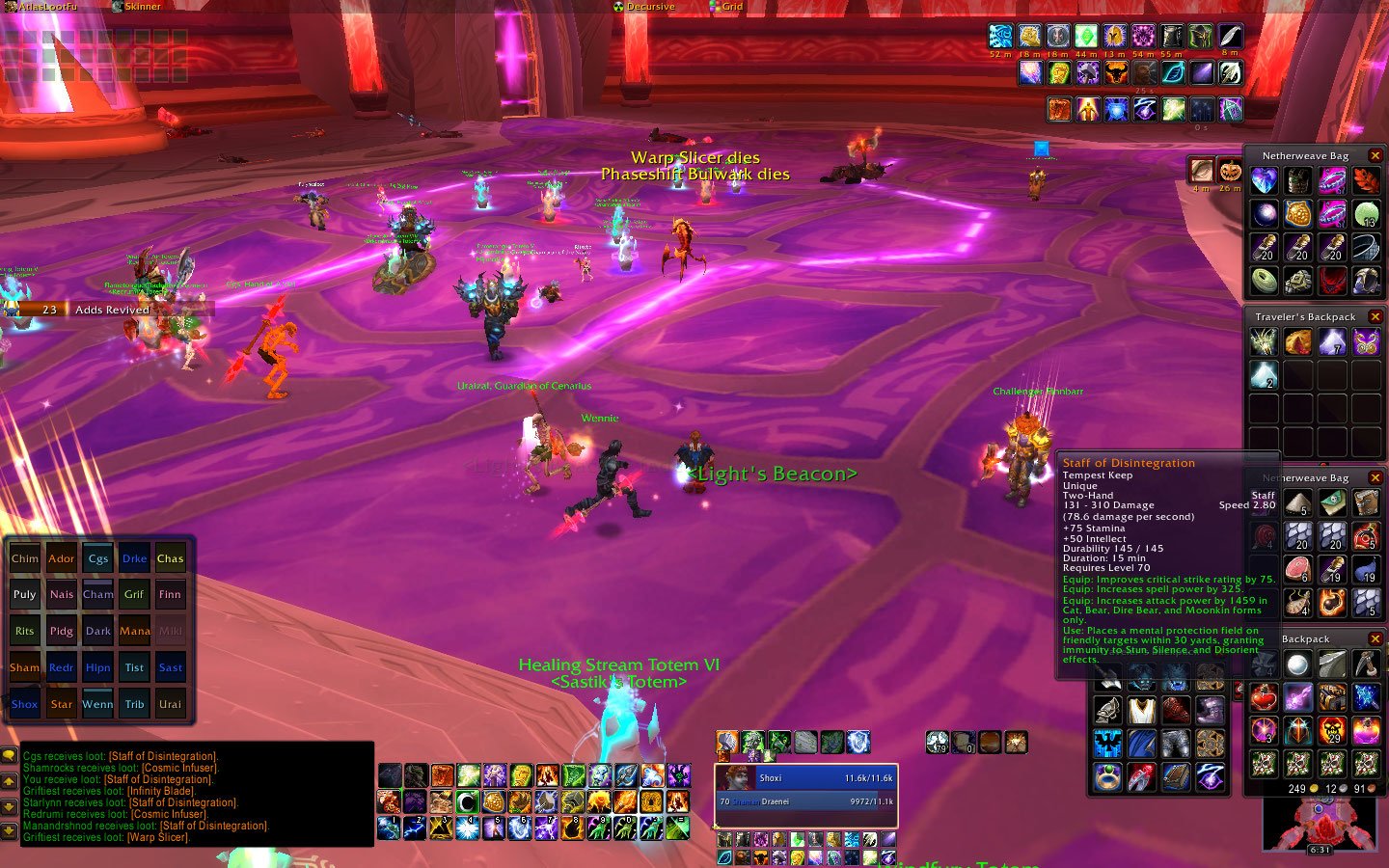Screen dimensions: 1389x868
Task: Select the blue heart gem in Netherweave Bag
Action: (x=1264, y=180)
